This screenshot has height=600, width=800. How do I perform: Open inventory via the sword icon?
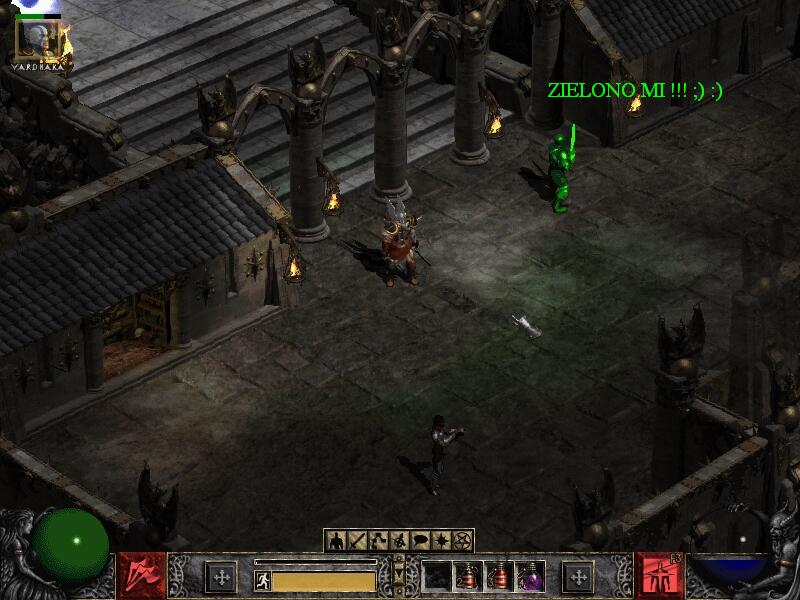click(x=357, y=541)
